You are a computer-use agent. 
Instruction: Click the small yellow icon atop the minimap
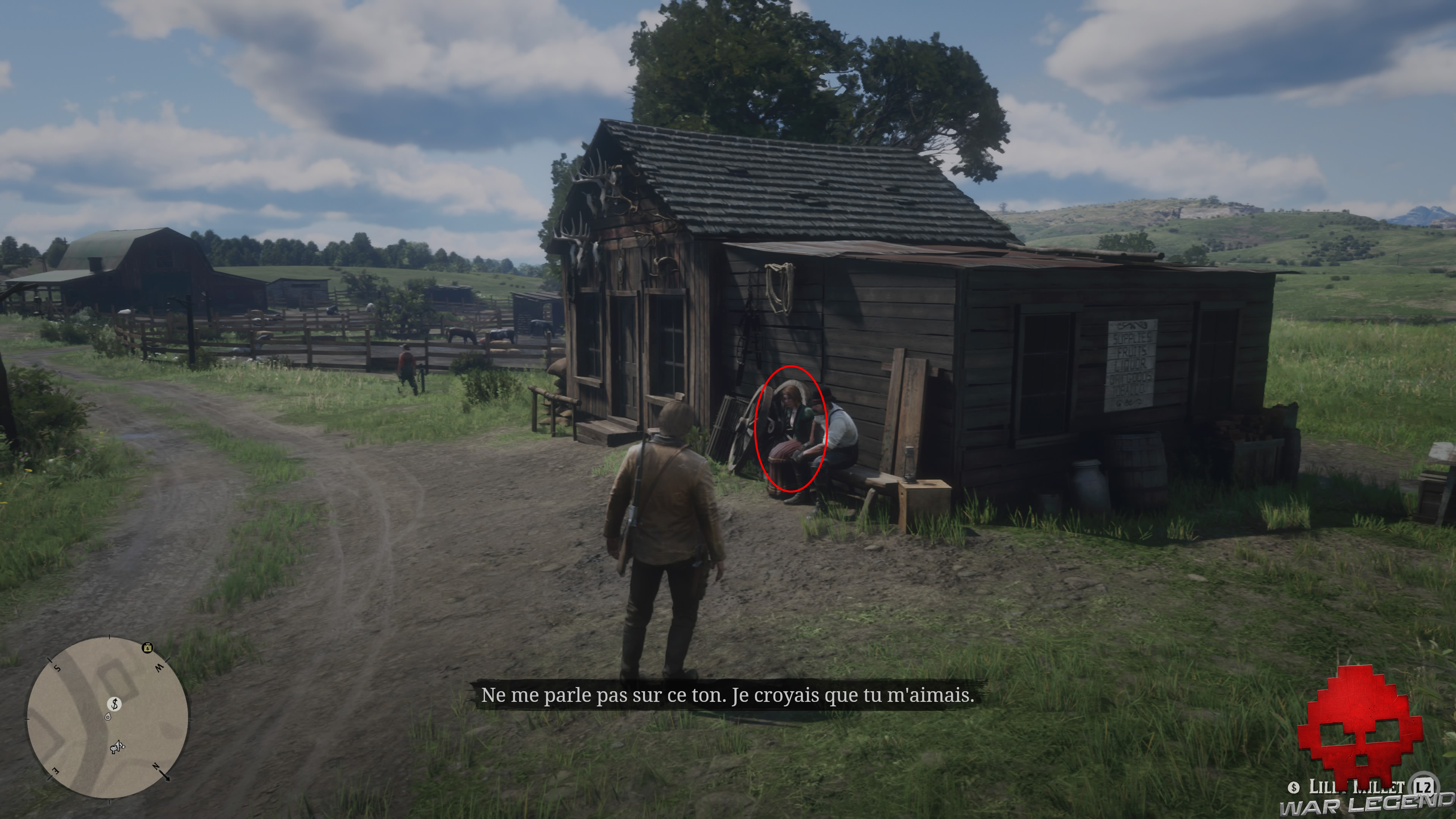tap(147, 648)
